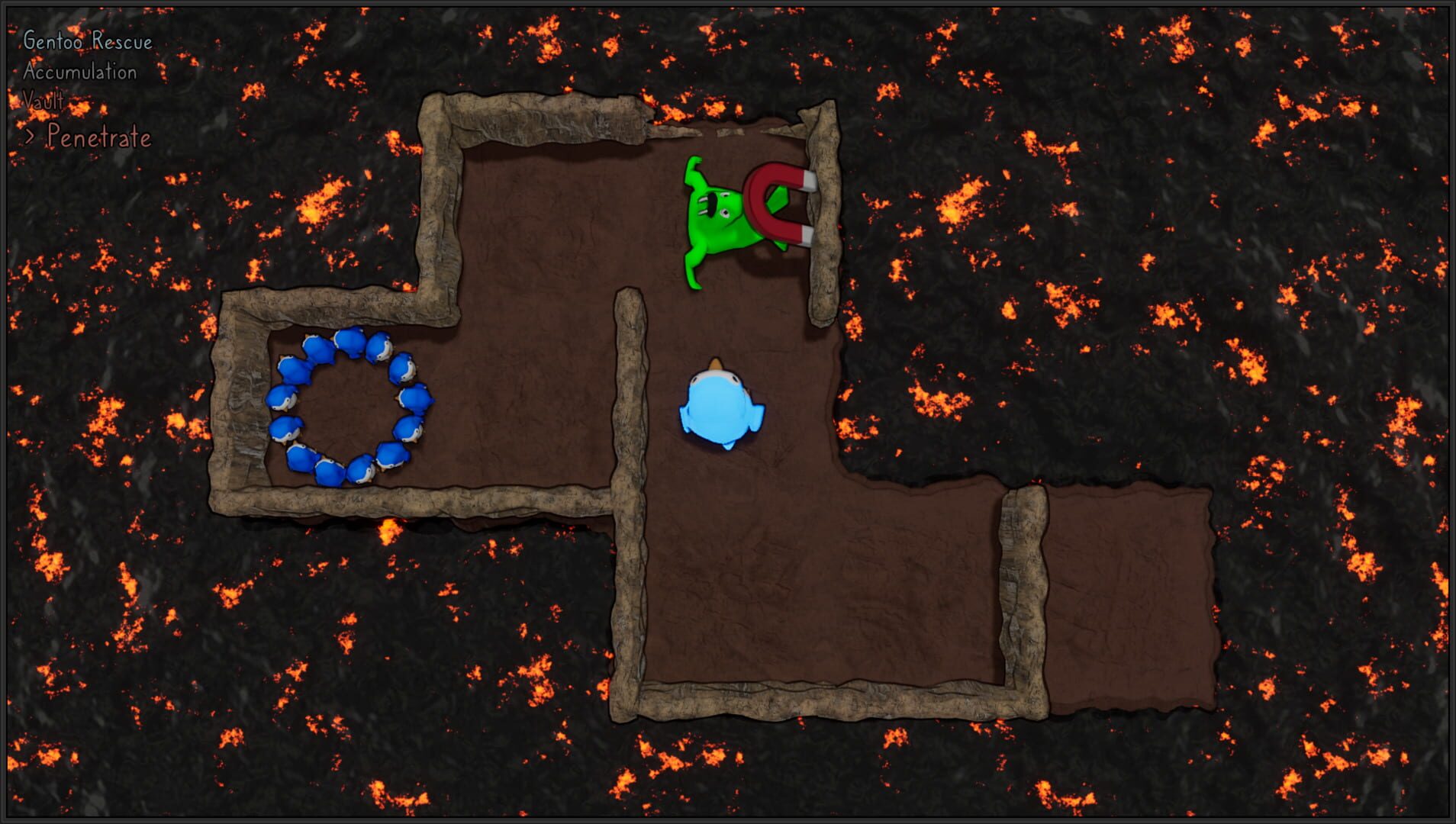This screenshot has width=1456, height=824.
Task: Expand the Vault section label
Action: click(44, 100)
